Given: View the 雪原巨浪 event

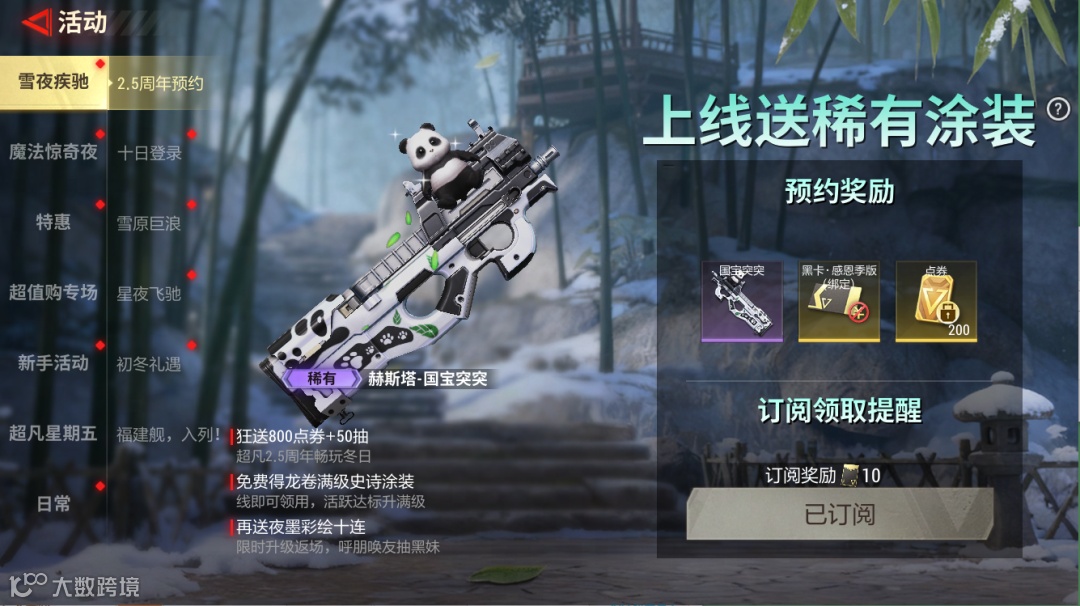Looking at the screenshot, I should pos(149,224).
